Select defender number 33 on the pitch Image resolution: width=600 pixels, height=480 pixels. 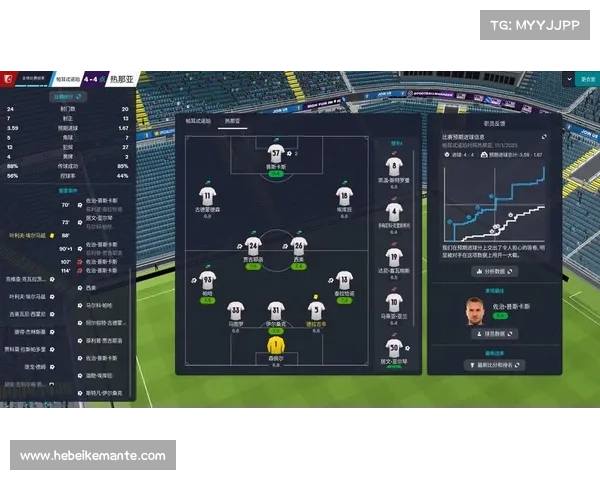click(x=236, y=310)
